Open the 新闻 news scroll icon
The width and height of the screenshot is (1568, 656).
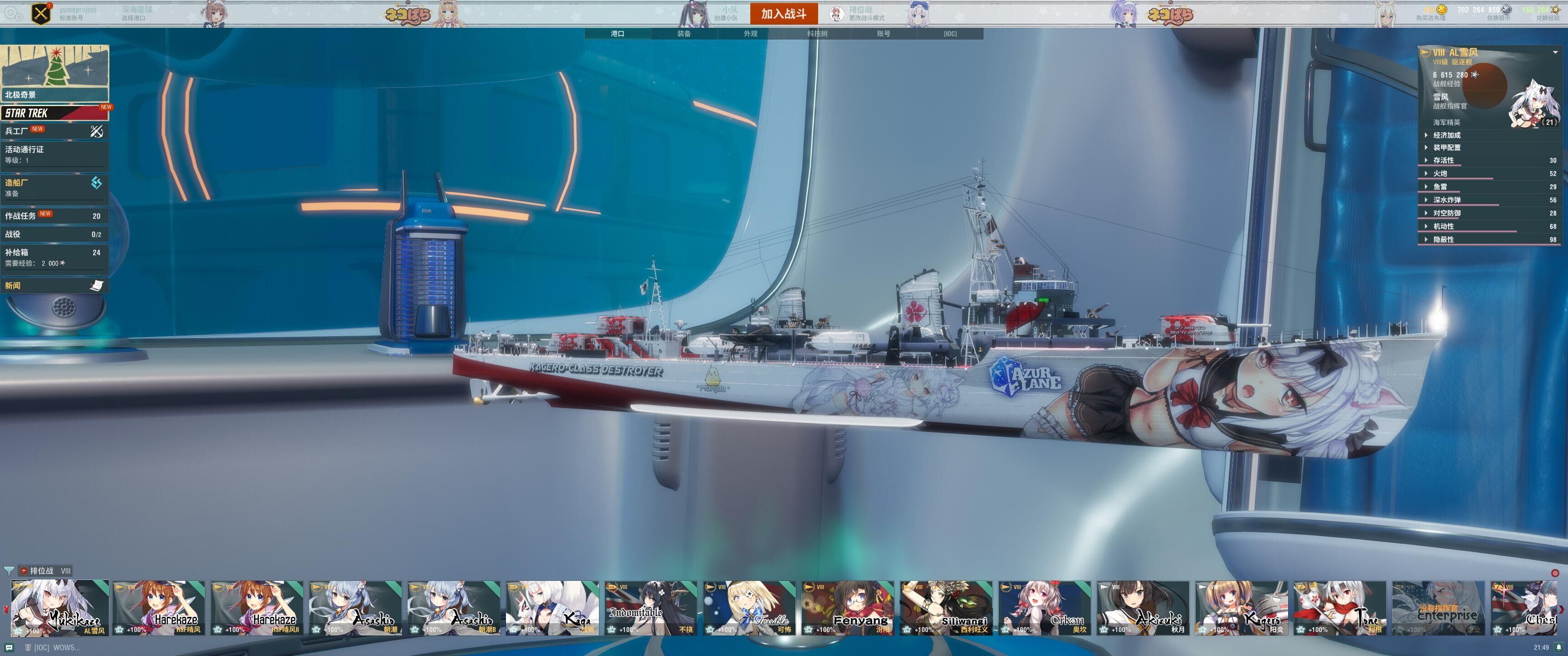(x=96, y=286)
